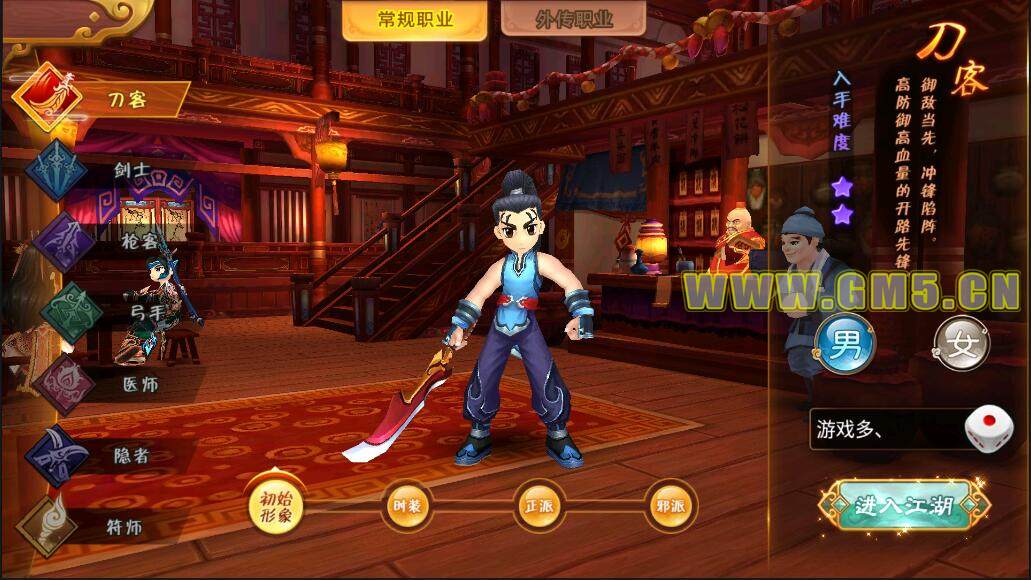The width and height of the screenshot is (1031, 580).
Task: Preview the 时装 costume look
Action: tap(408, 505)
